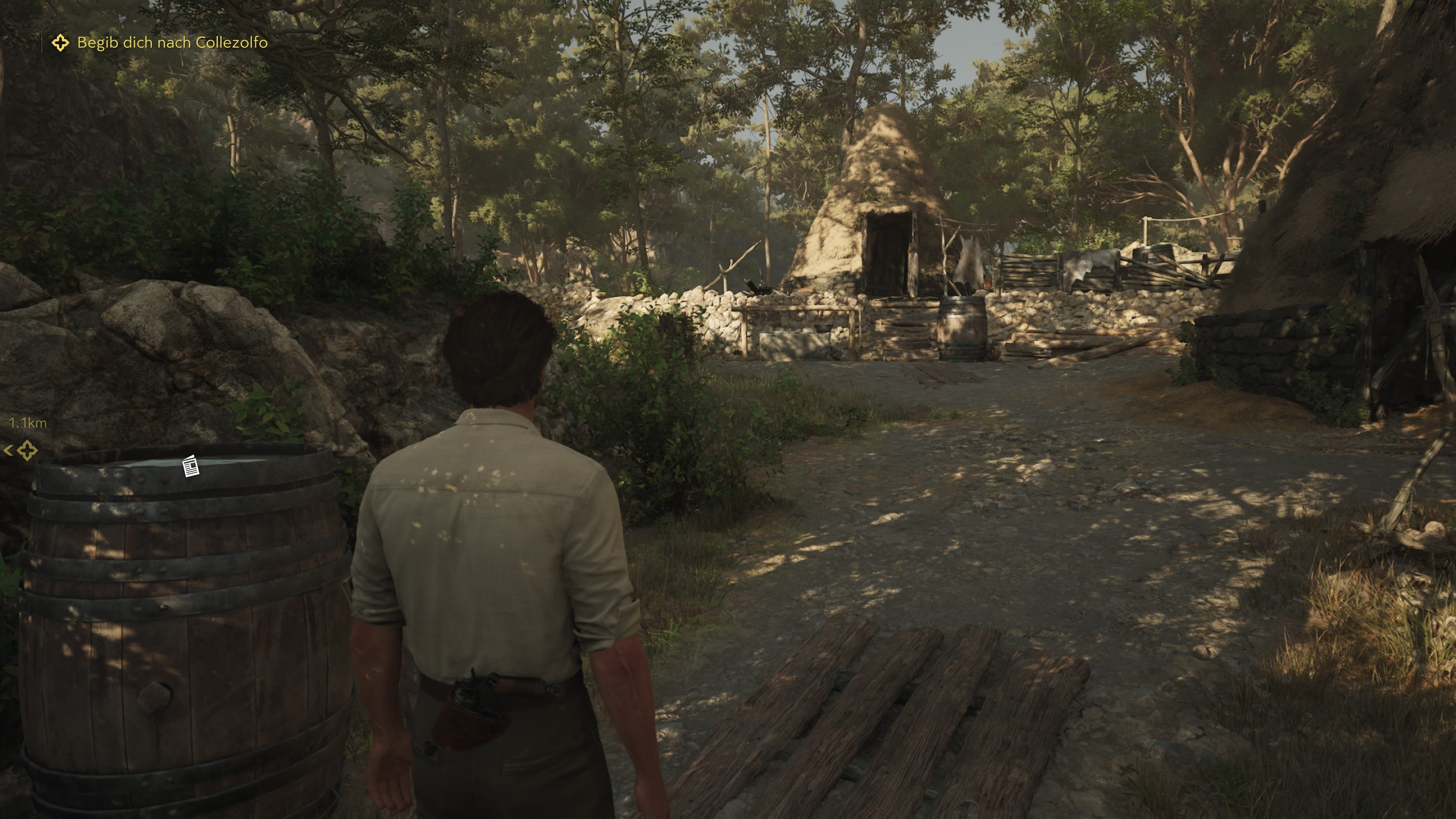Pick the document icon on the barrel
This screenshot has height=819, width=1456.
191,466
